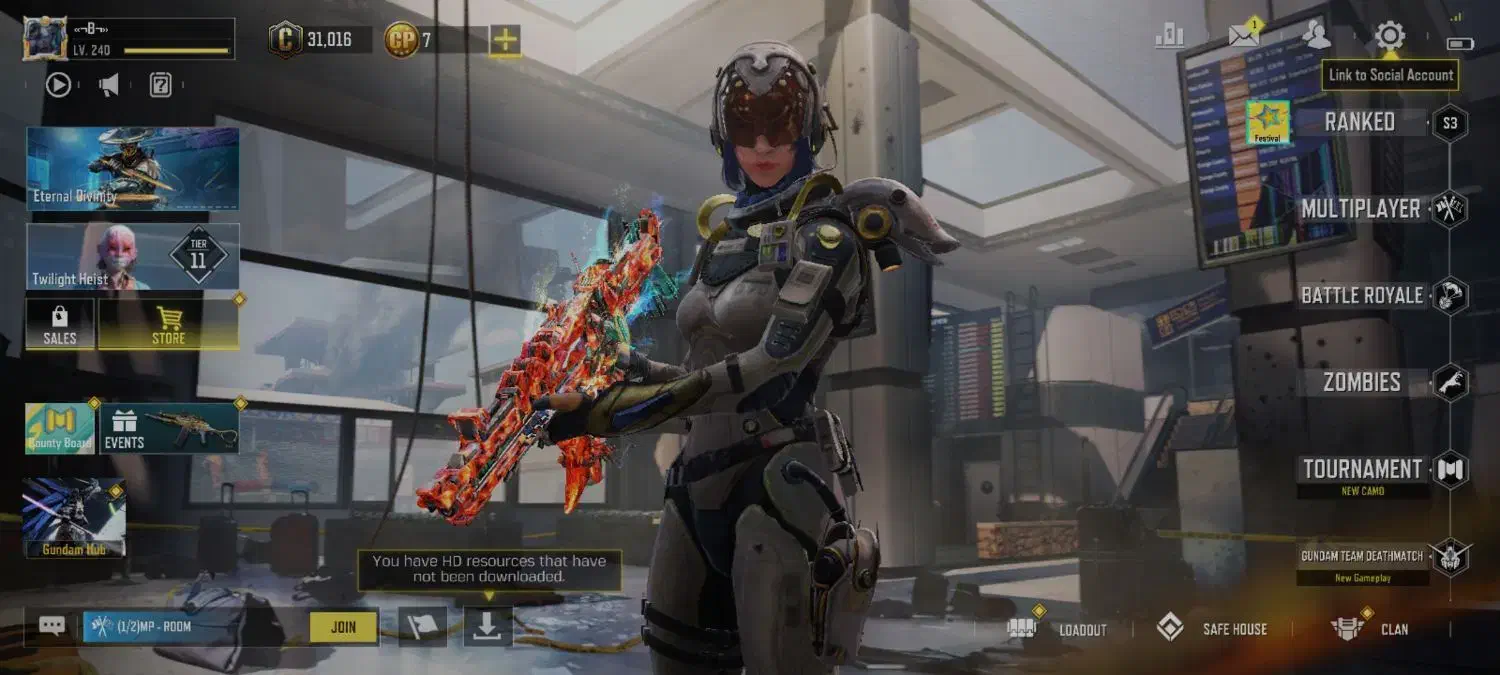Select the Multiplayer mode
1500x675 pixels.
[x=1360, y=209]
